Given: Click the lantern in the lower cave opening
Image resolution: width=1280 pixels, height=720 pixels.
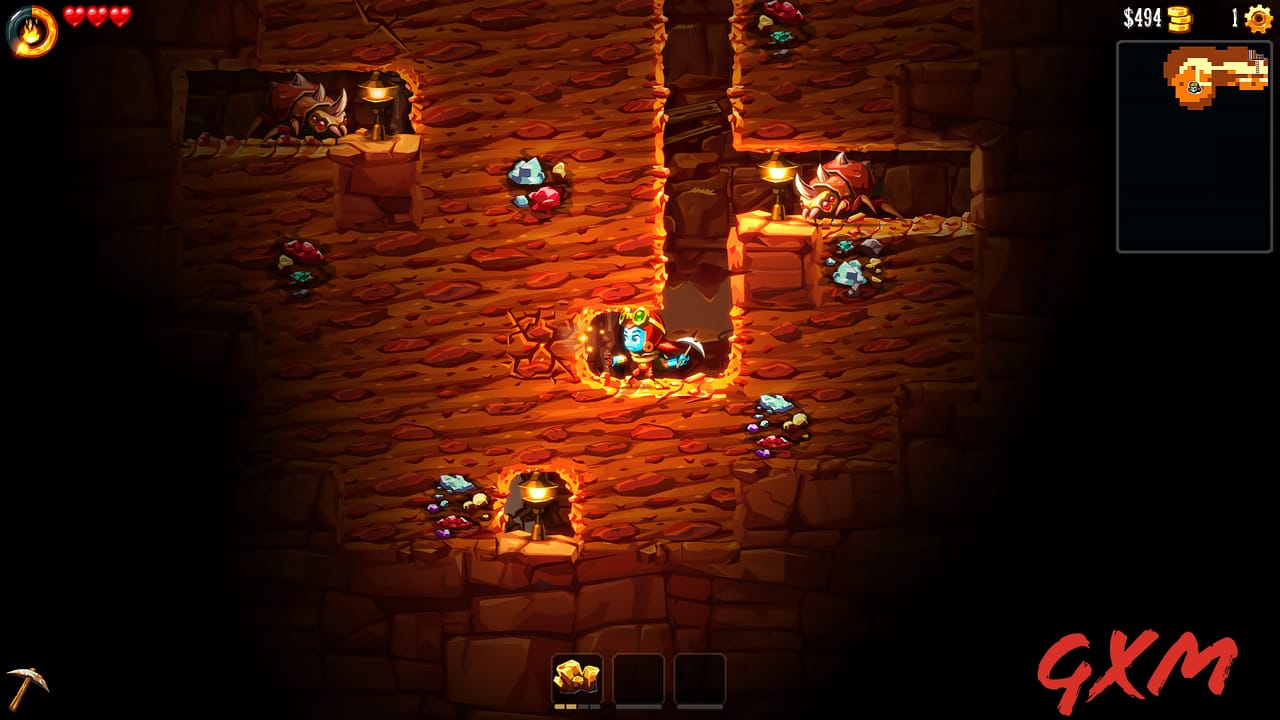Looking at the screenshot, I should (536, 500).
